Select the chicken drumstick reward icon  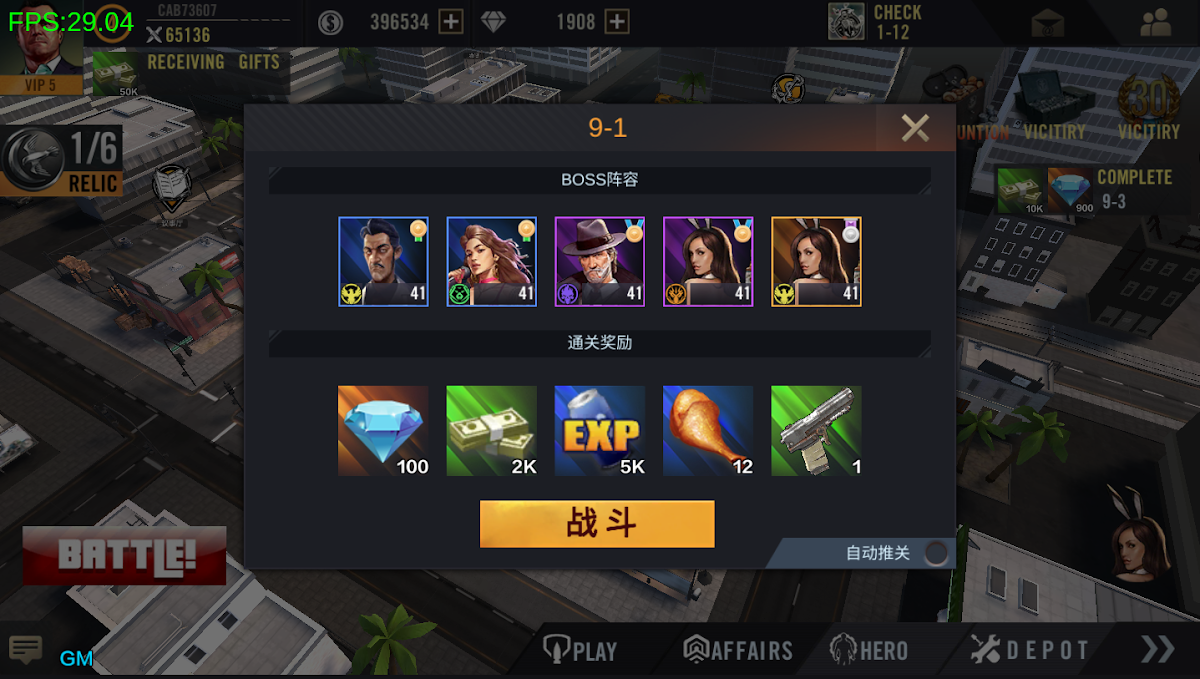(x=708, y=431)
